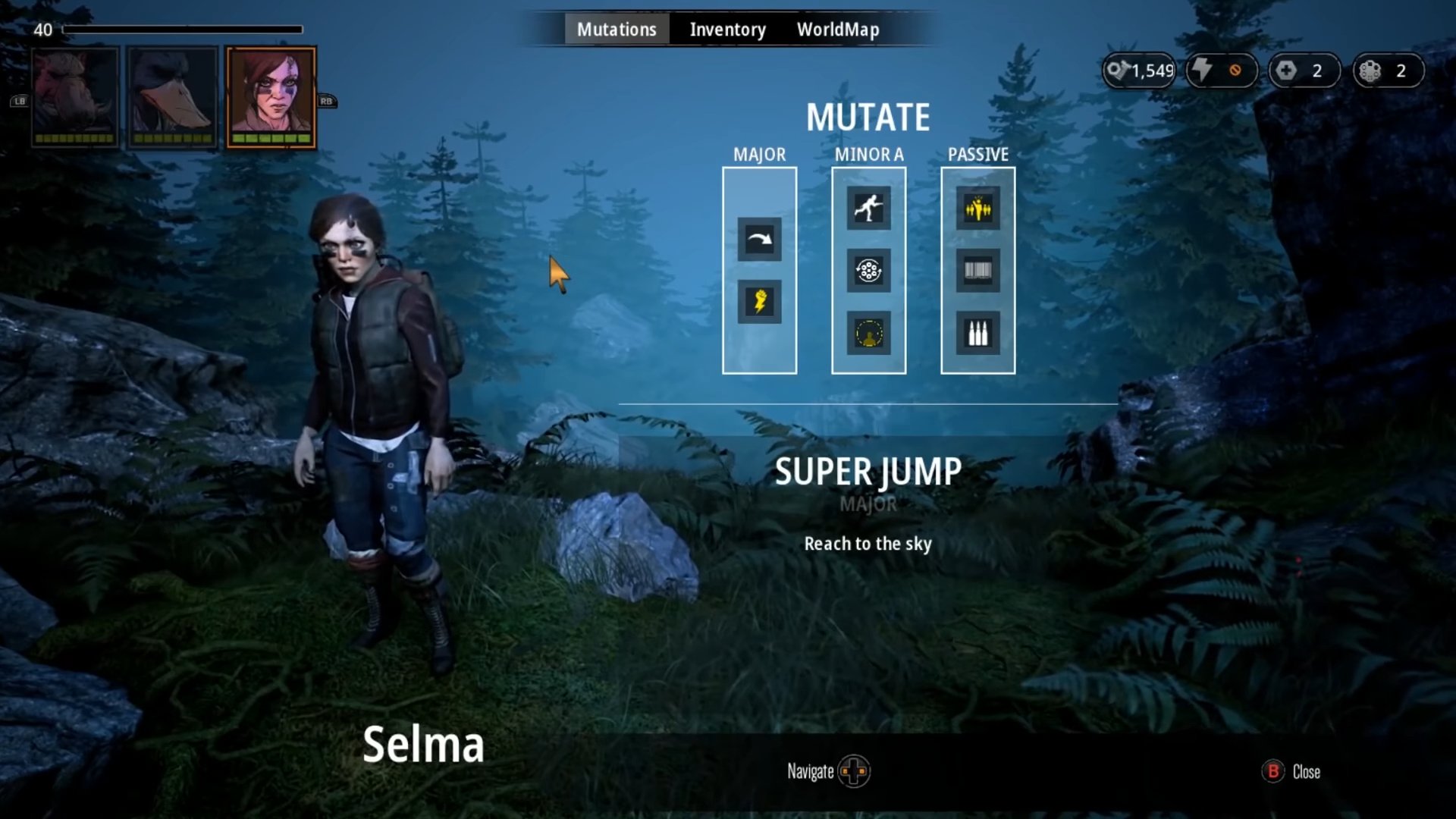Open the Inventory tab
This screenshot has width=1456, height=819.
(x=727, y=30)
